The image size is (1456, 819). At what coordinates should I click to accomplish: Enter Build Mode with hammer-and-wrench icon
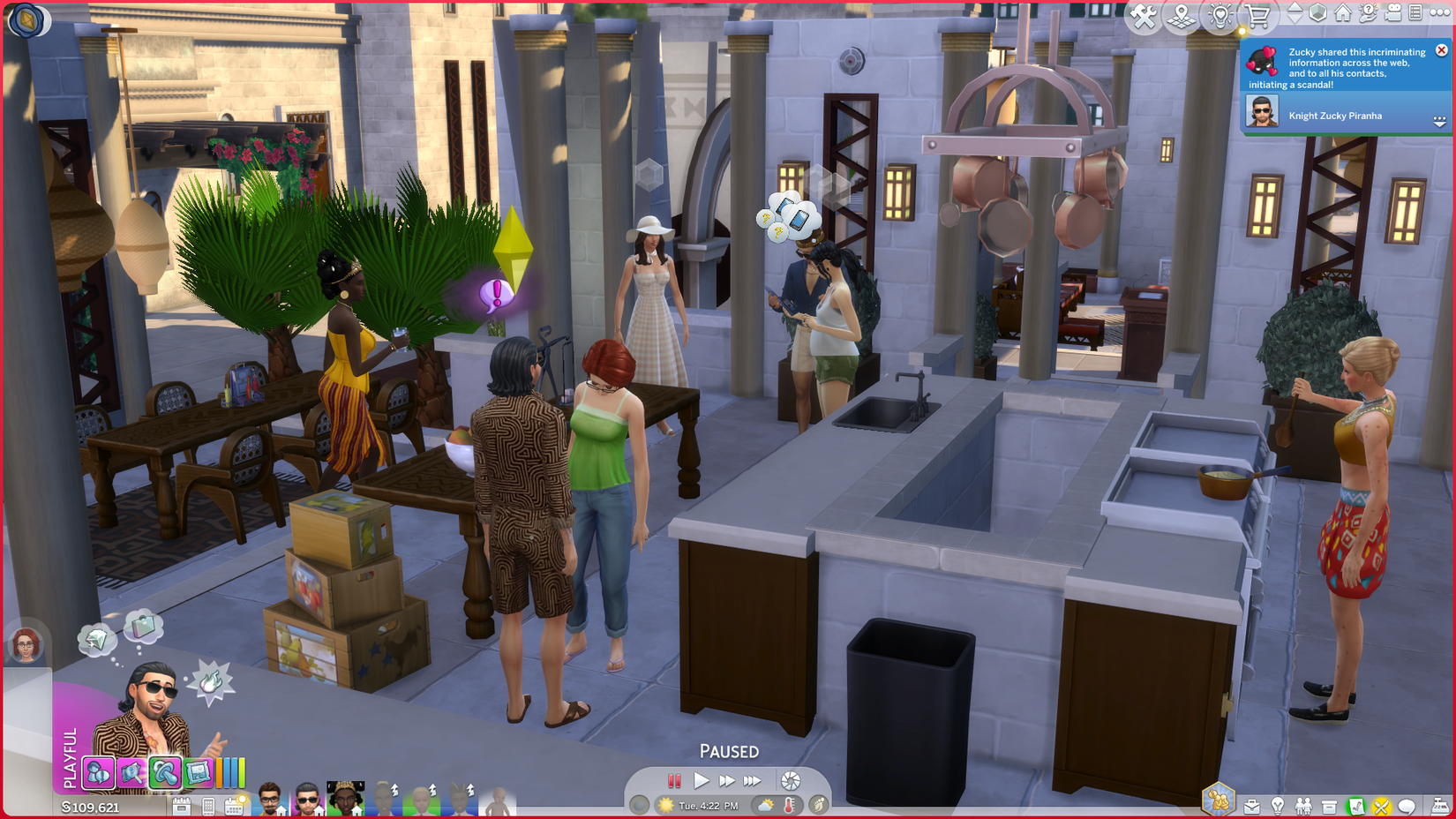[x=1141, y=15]
